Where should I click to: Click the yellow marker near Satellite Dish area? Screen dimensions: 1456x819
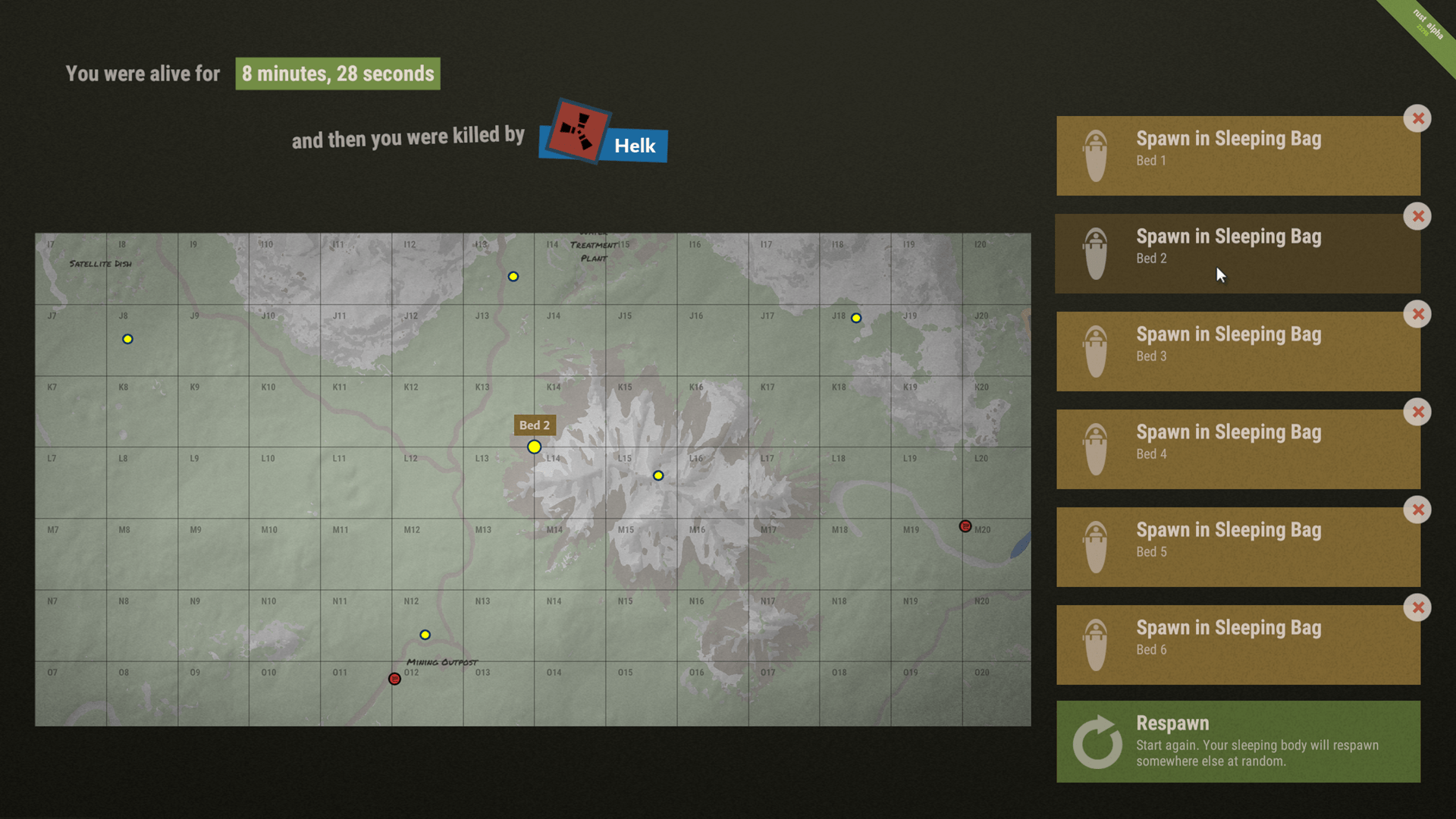[127, 340]
